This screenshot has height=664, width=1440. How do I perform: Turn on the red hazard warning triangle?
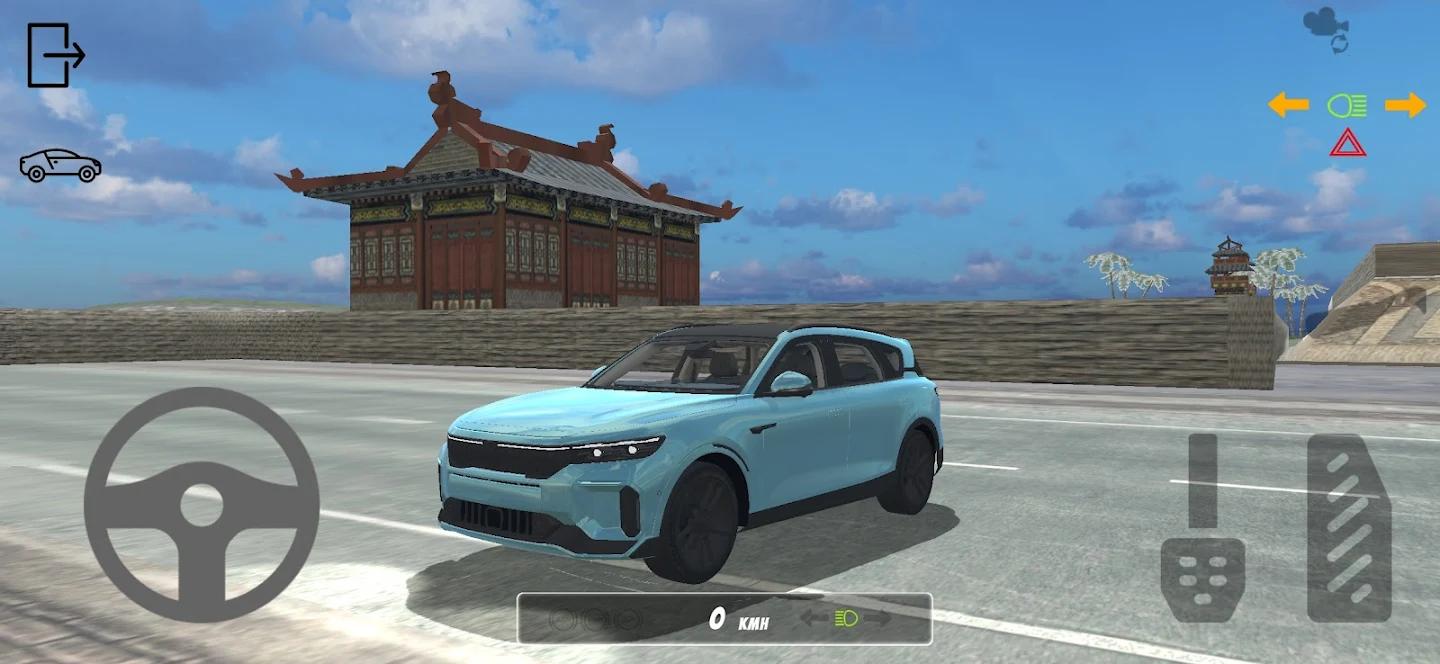(x=1347, y=143)
